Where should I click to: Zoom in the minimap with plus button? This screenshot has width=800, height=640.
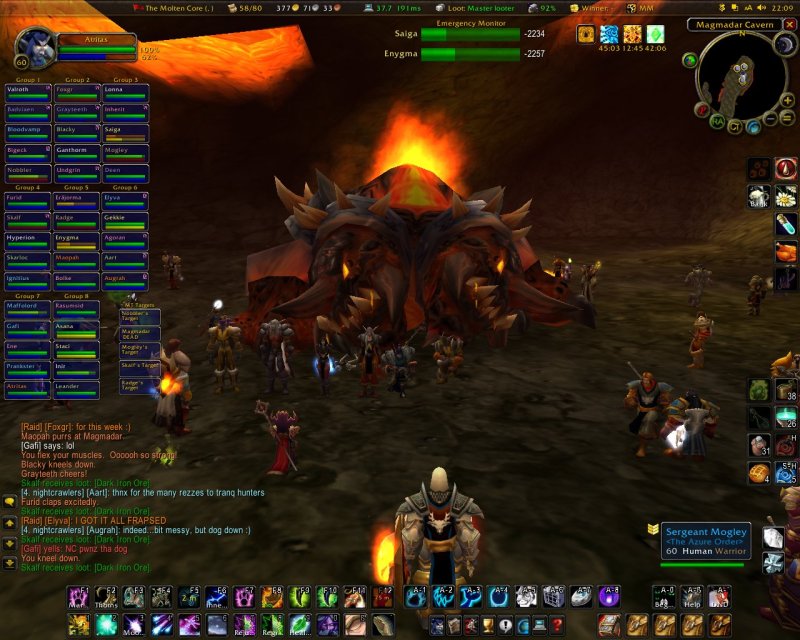pyautogui.click(x=788, y=100)
